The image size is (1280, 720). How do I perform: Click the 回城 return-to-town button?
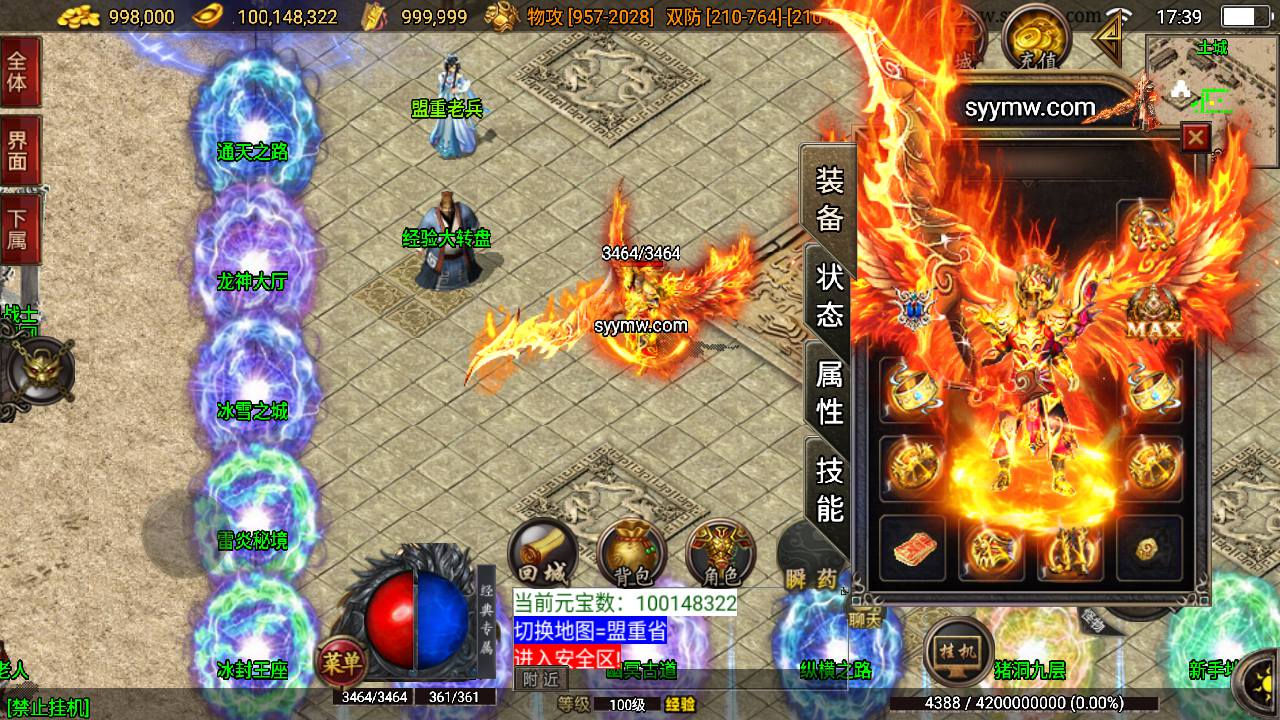click(543, 554)
